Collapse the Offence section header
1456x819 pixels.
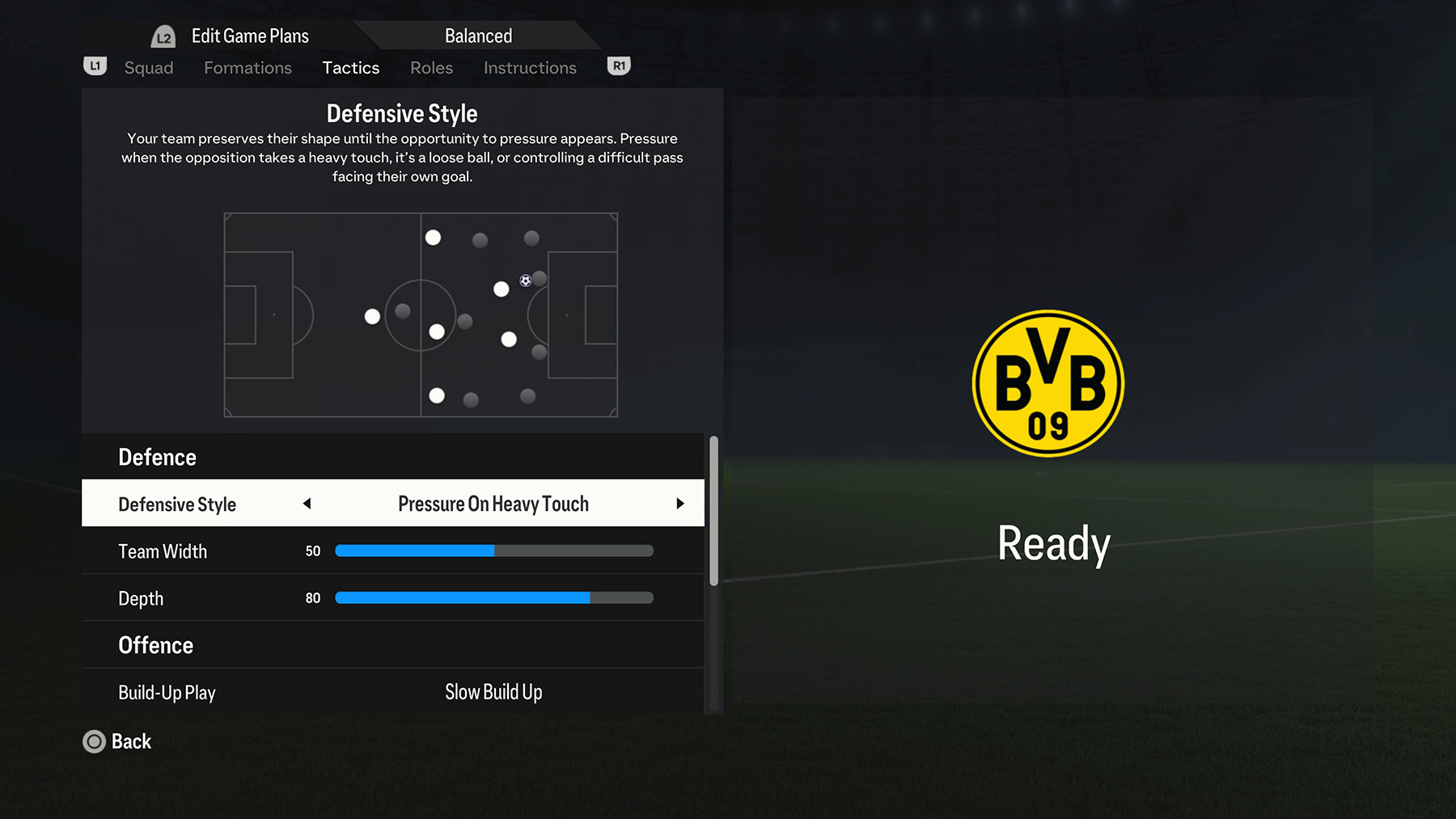(155, 645)
